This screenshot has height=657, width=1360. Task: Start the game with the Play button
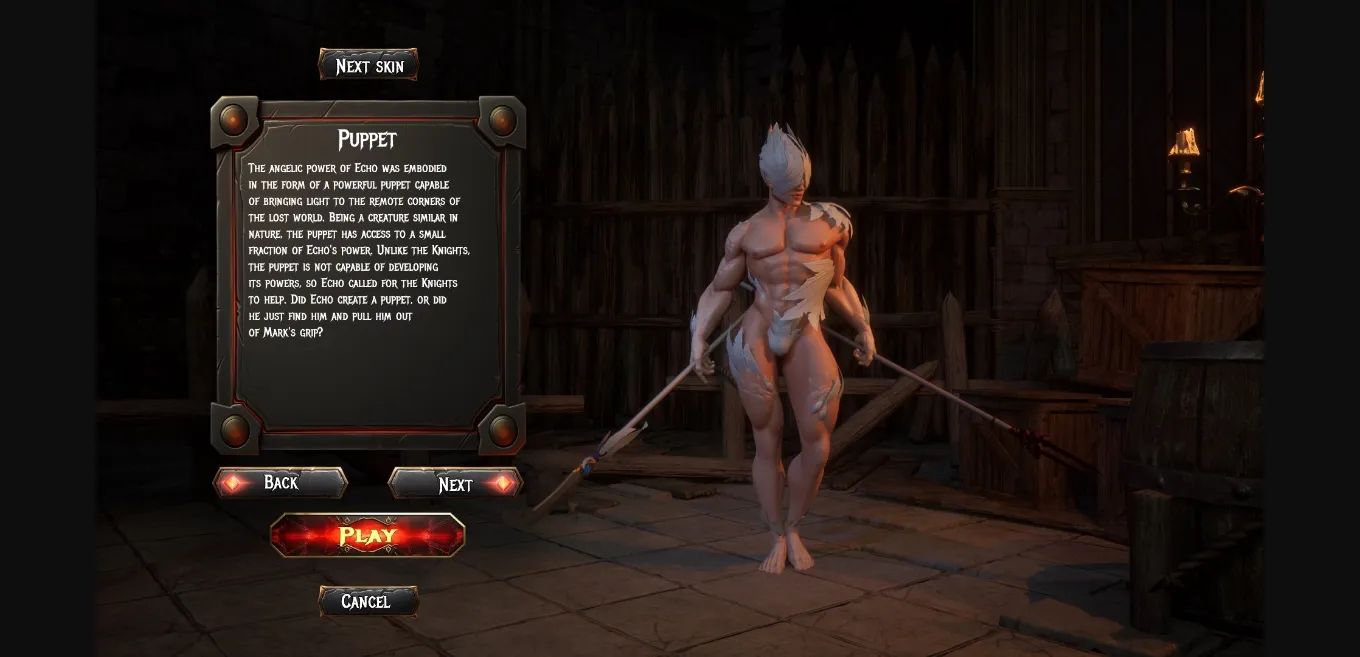(x=368, y=535)
